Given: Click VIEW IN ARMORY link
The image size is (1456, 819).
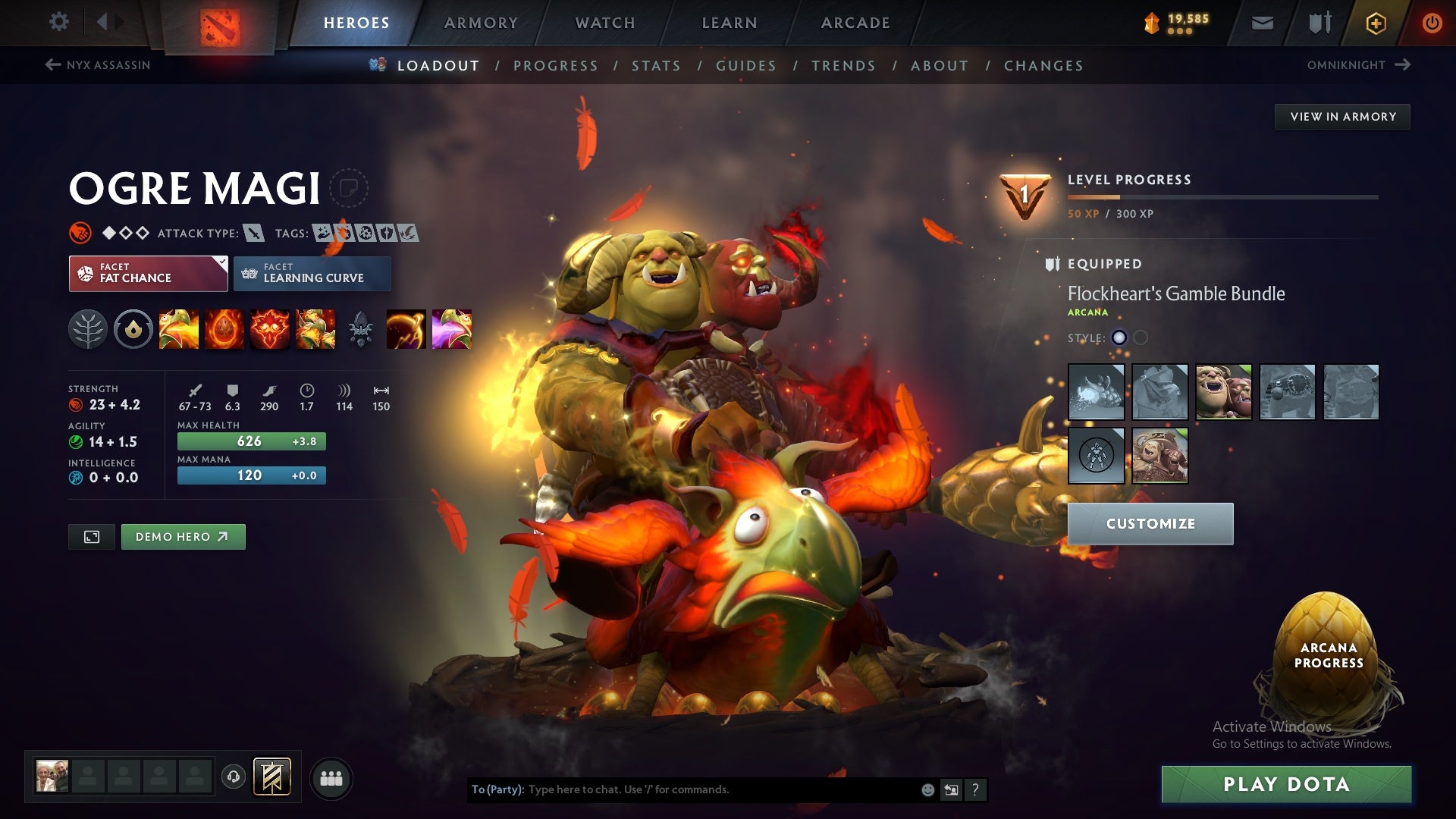Looking at the screenshot, I should [x=1343, y=116].
